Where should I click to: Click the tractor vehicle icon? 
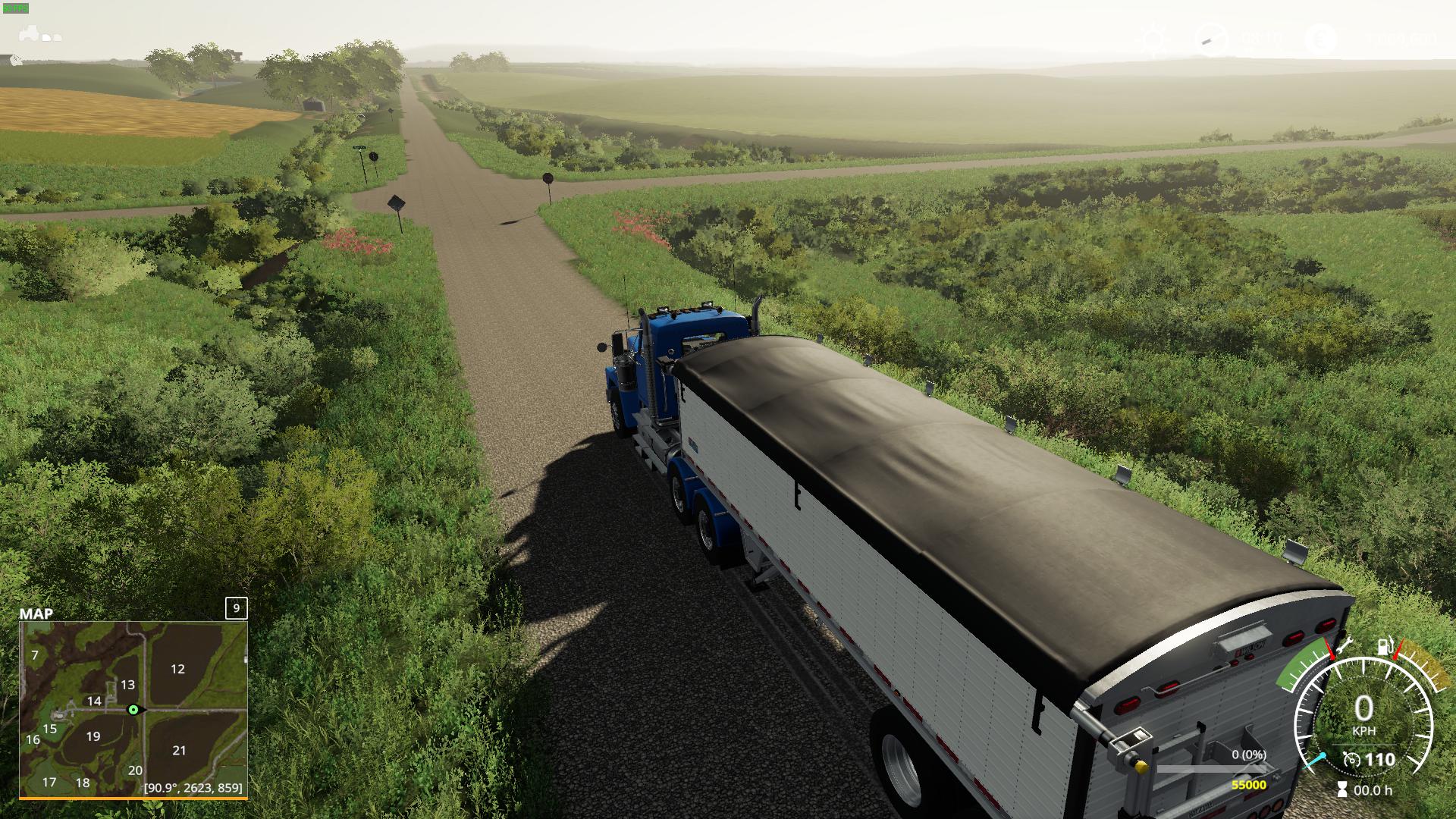click(x=30, y=34)
